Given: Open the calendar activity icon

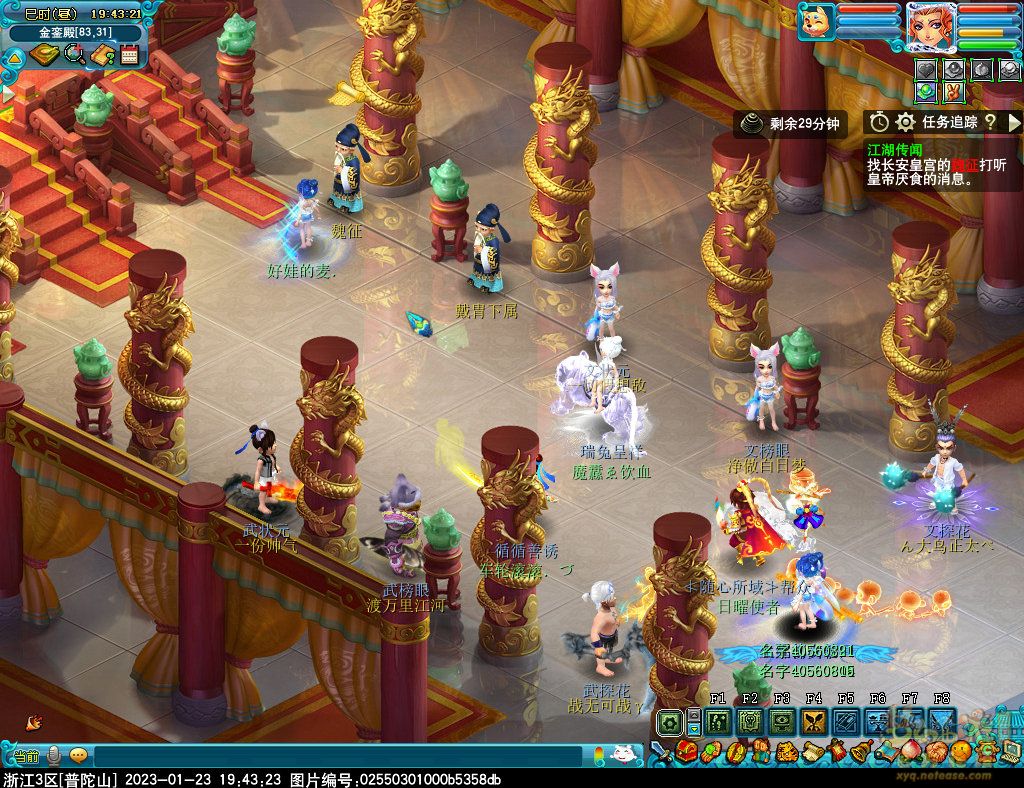Looking at the screenshot, I should pos(129,54).
